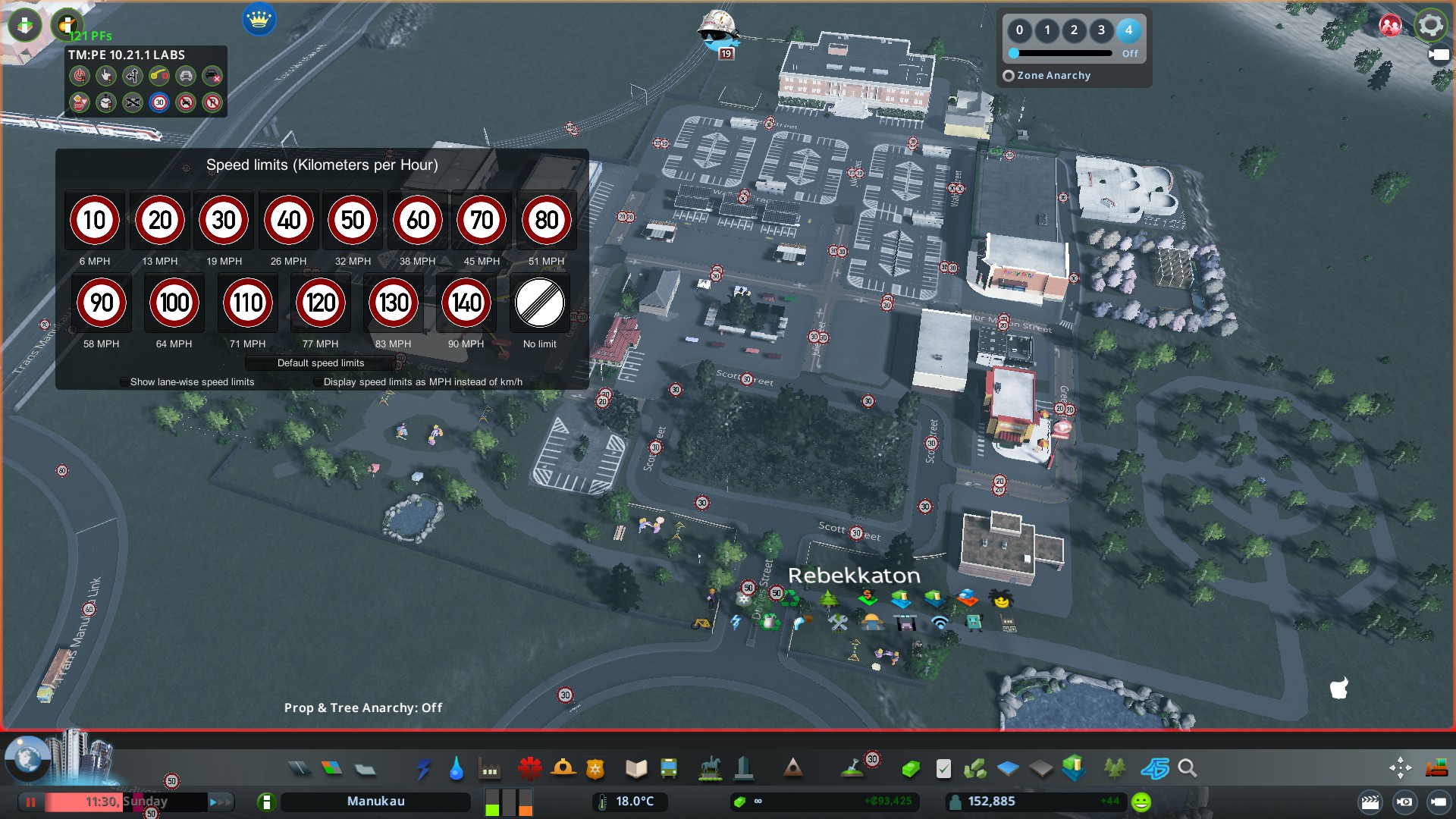This screenshot has height=819, width=1456.
Task: Pick the No limit speed sign
Action: pyautogui.click(x=539, y=303)
